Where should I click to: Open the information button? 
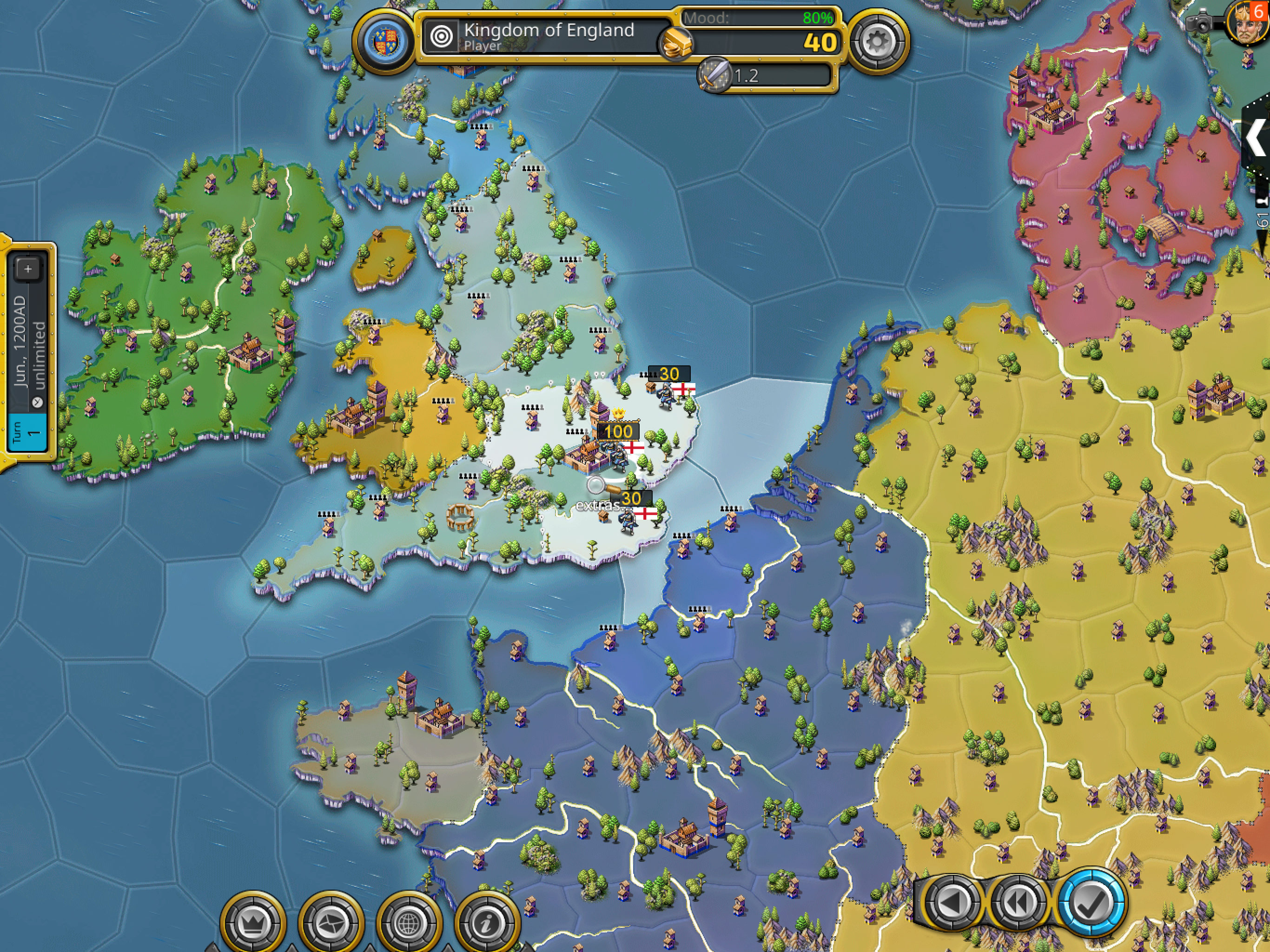tap(486, 923)
